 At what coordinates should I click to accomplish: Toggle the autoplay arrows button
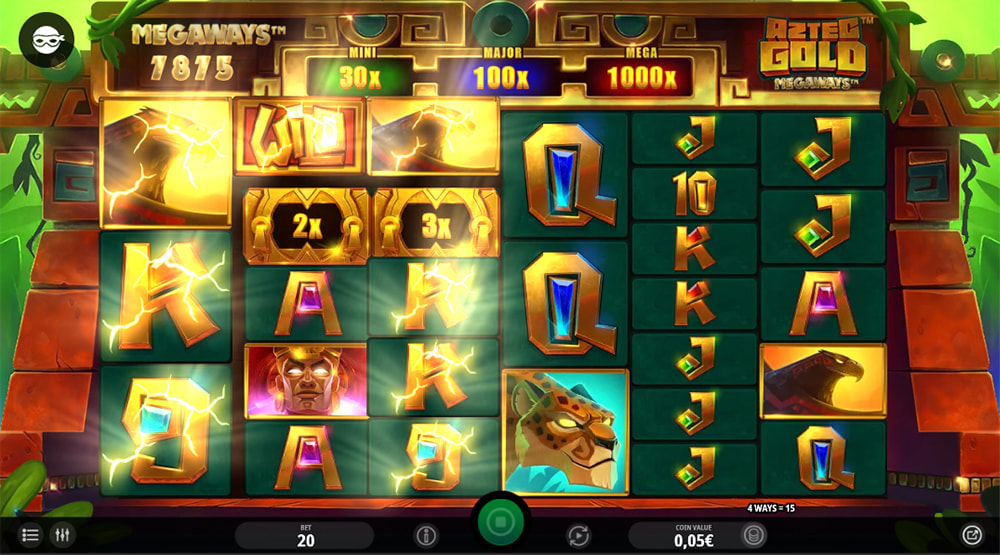coord(576,535)
